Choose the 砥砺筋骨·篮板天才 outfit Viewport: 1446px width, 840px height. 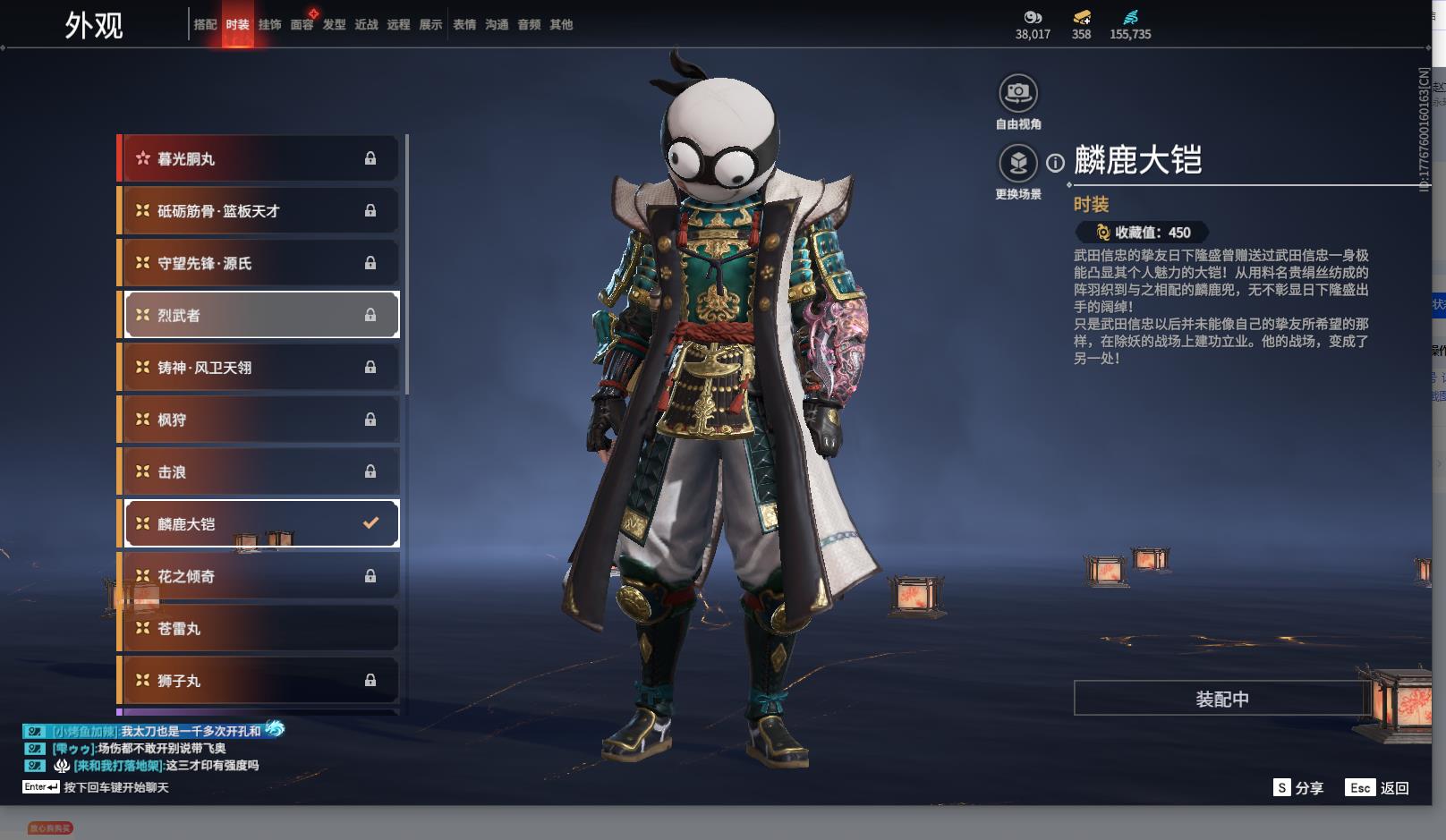pyautogui.click(x=259, y=211)
